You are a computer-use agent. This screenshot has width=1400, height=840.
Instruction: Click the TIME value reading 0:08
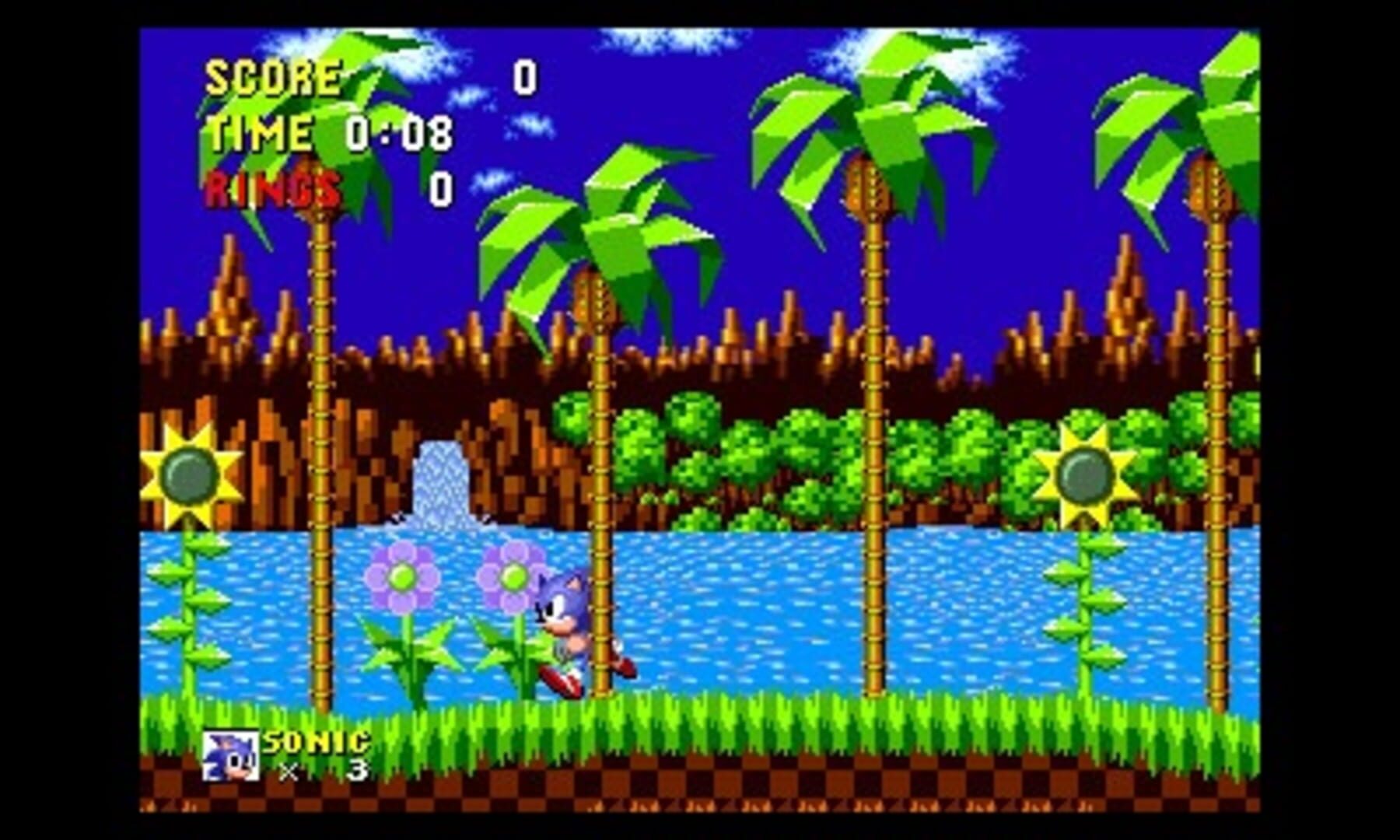398,132
